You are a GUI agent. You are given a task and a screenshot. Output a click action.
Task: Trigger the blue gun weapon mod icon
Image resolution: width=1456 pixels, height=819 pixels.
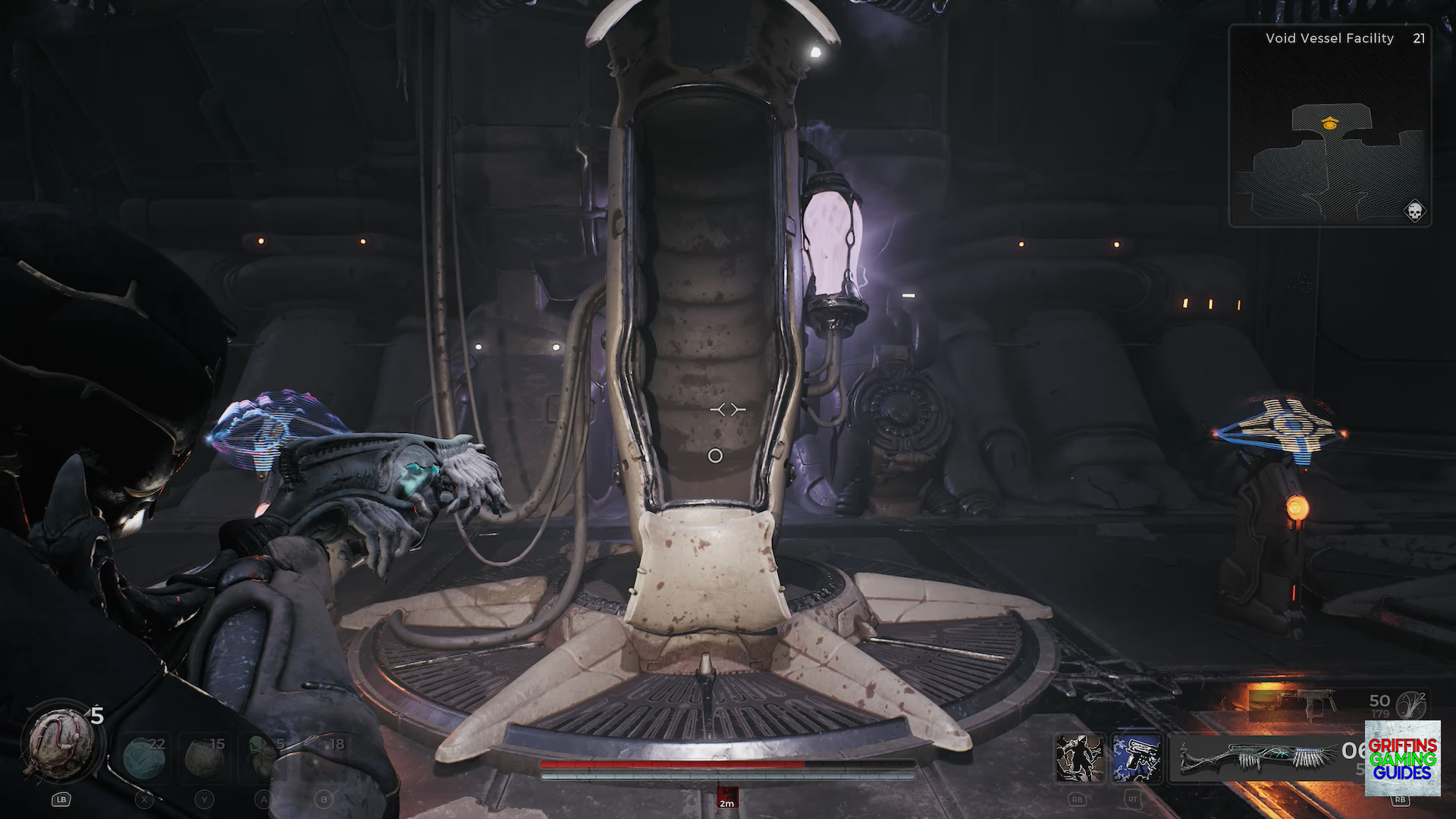point(1136,758)
